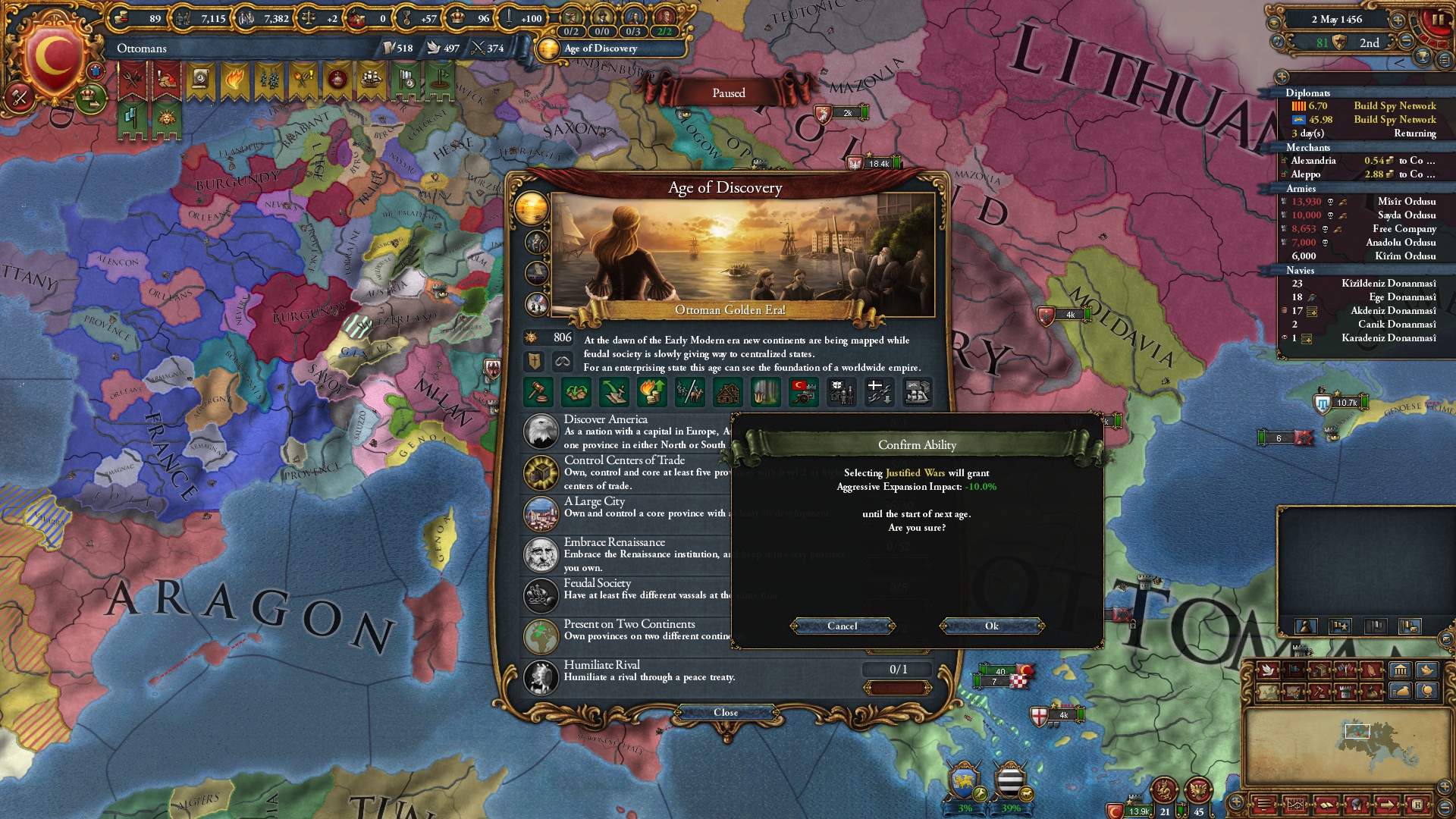Click the Ottoman Golden Era banner
Image resolution: width=1456 pixels, height=819 pixels.
click(730, 310)
